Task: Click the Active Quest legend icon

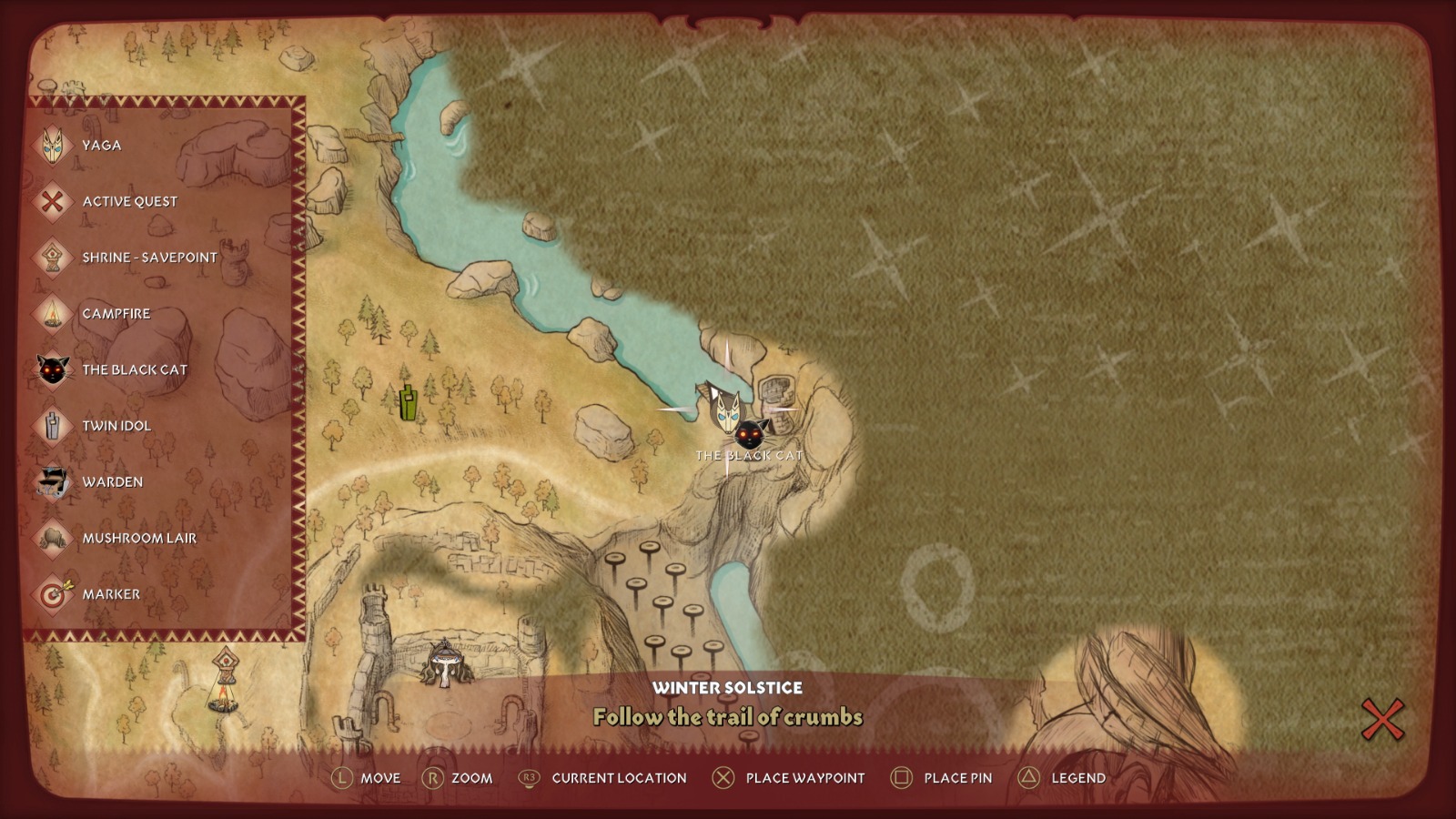Action: coord(52,201)
